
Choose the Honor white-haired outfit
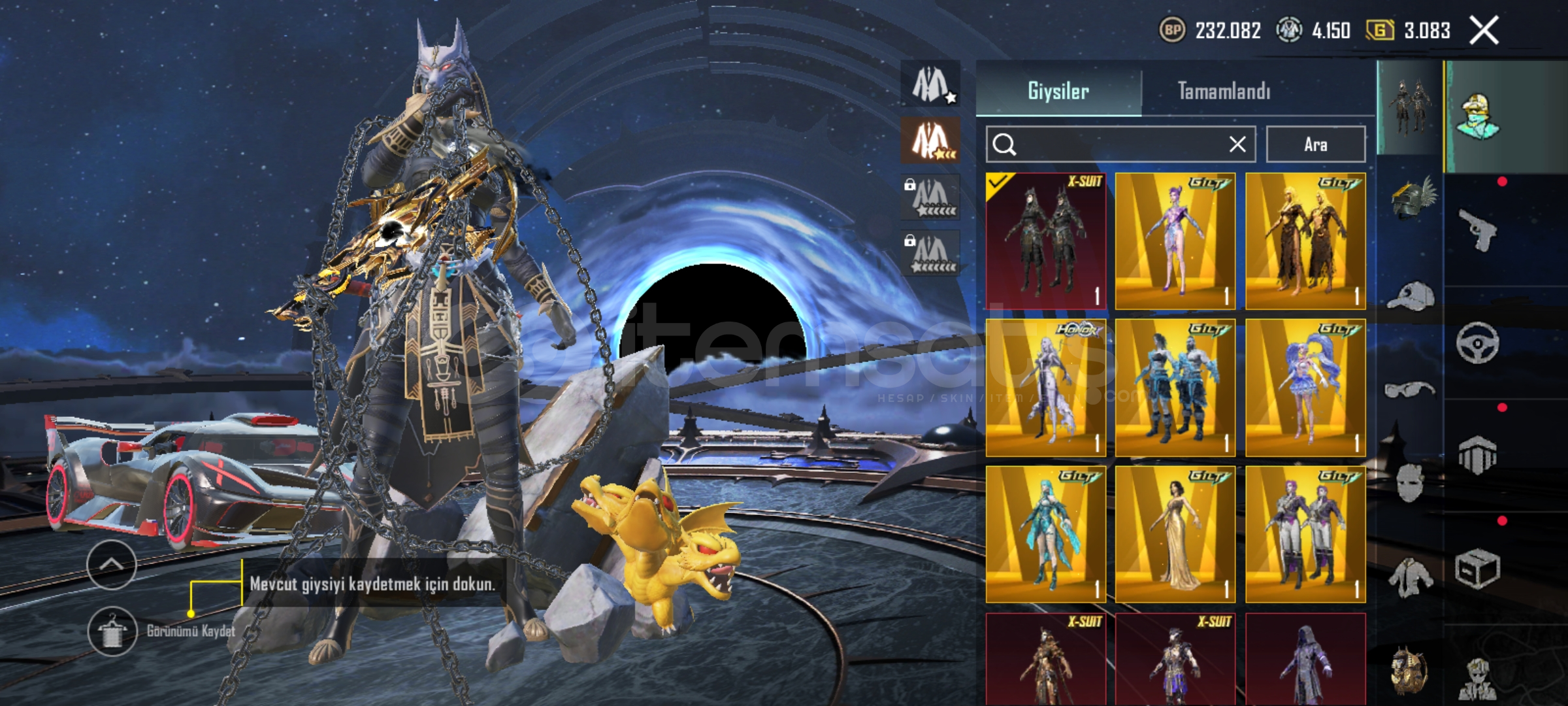pos(1045,388)
